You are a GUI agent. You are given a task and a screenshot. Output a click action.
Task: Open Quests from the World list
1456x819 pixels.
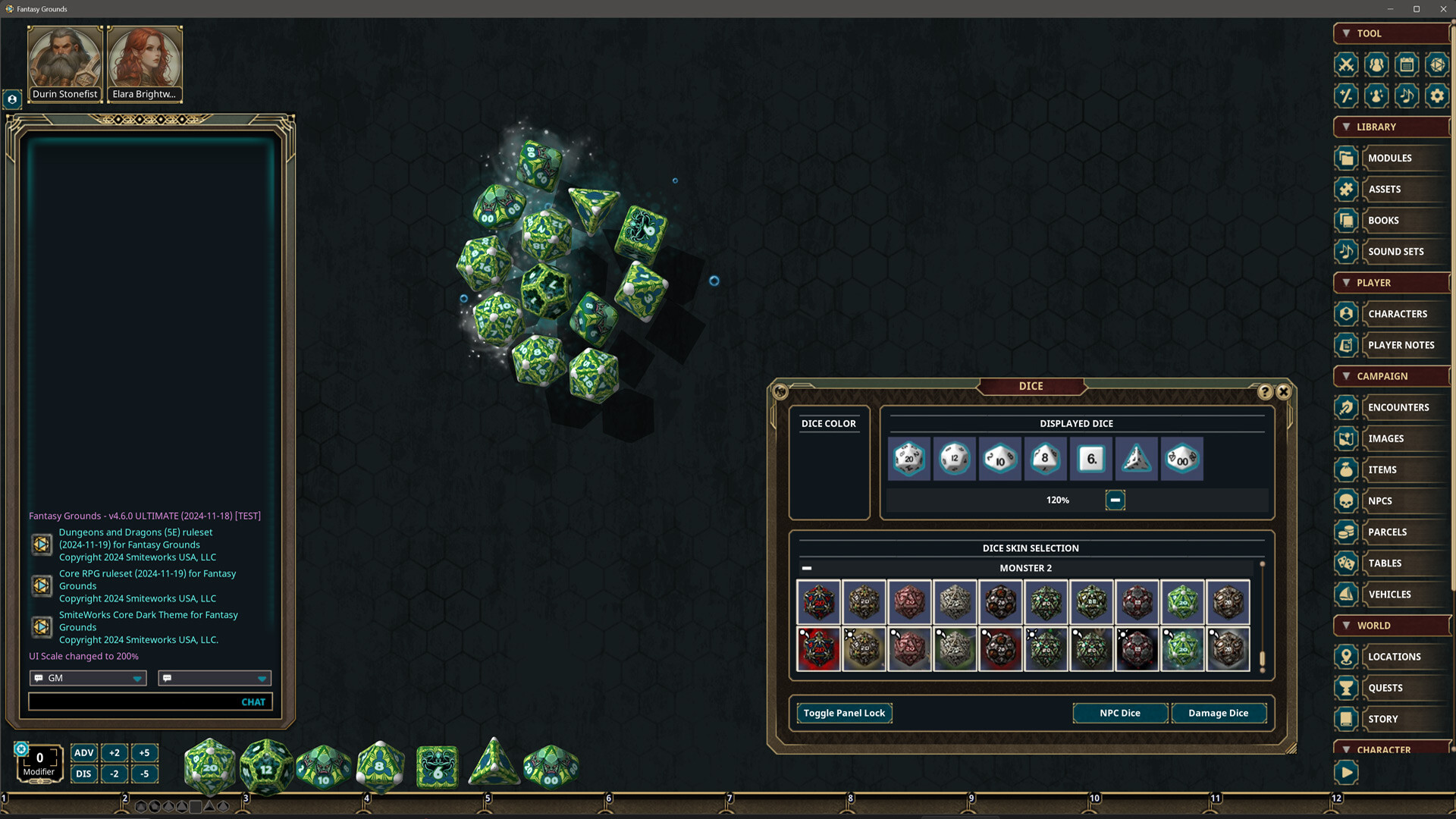click(x=1388, y=687)
